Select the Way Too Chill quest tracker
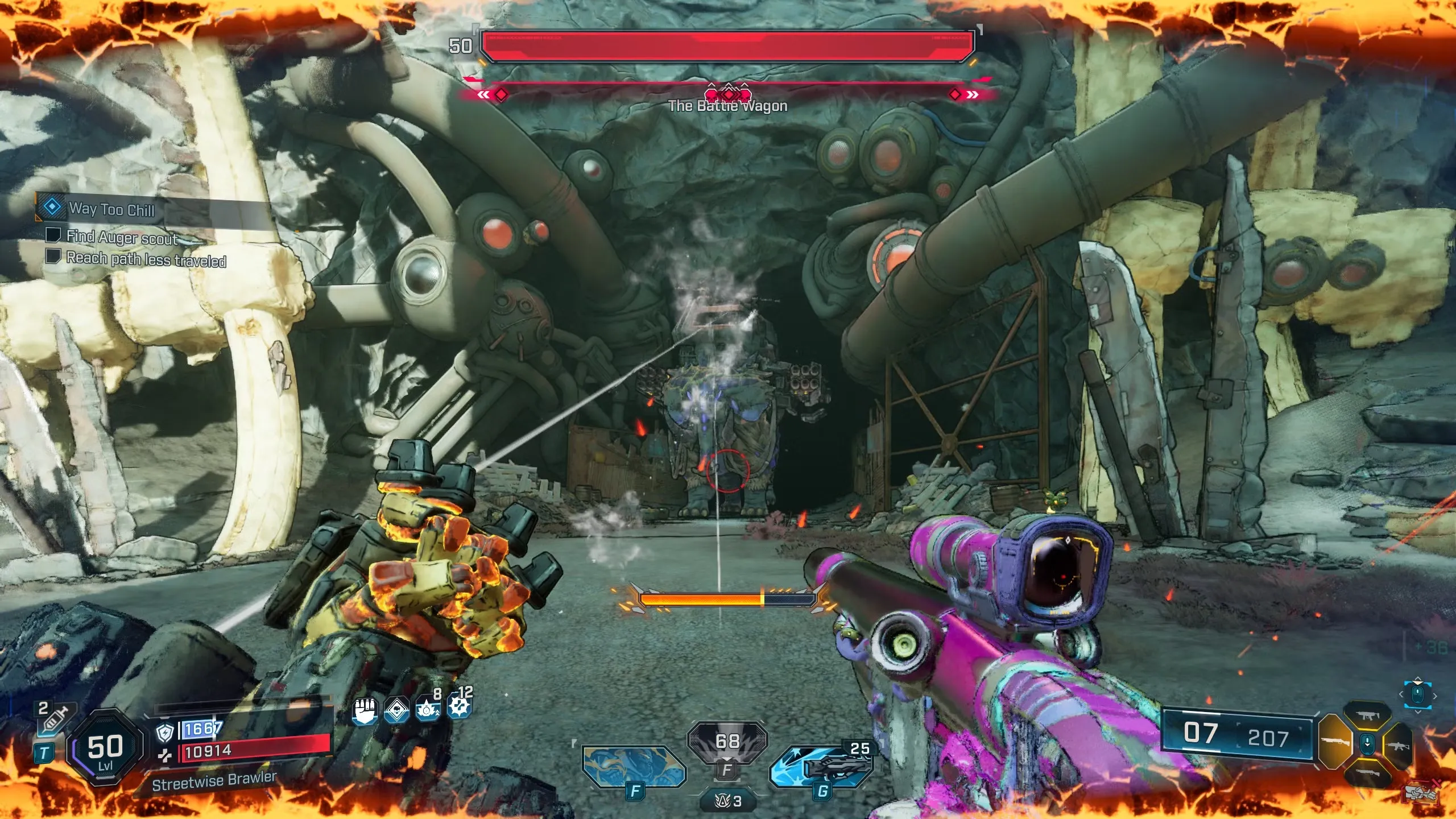The width and height of the screenshot is (1456, 819). [111, 209]
